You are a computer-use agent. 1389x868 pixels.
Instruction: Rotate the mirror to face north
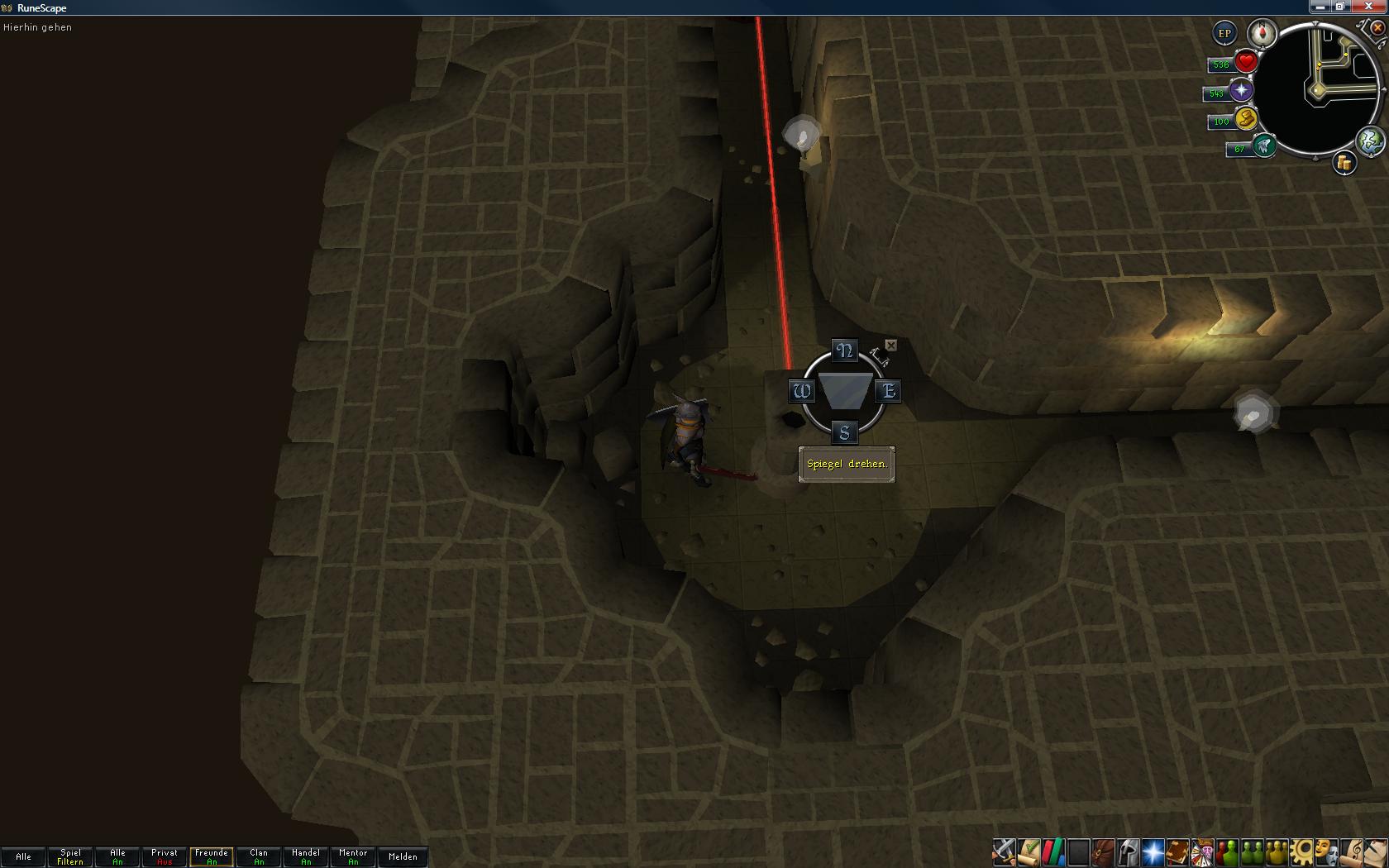tap(844, 351)
